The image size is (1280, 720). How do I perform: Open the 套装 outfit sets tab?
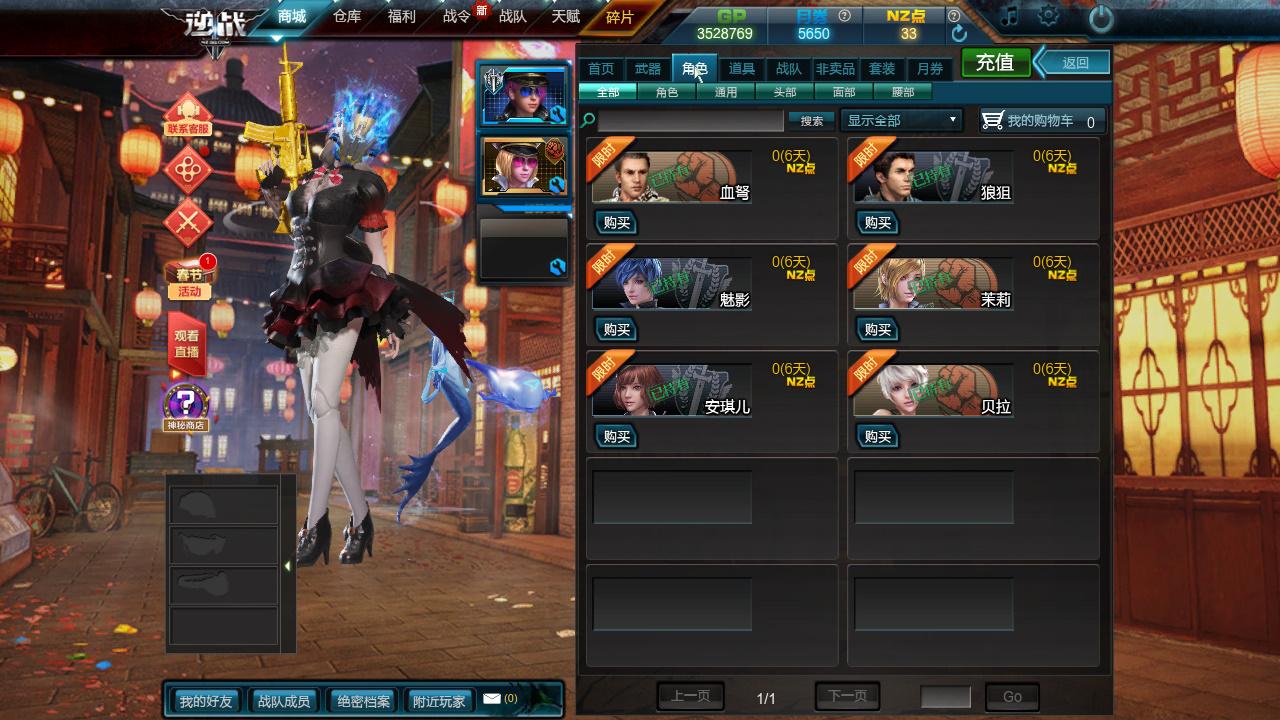pyautogui.click(x=882, y=69)
